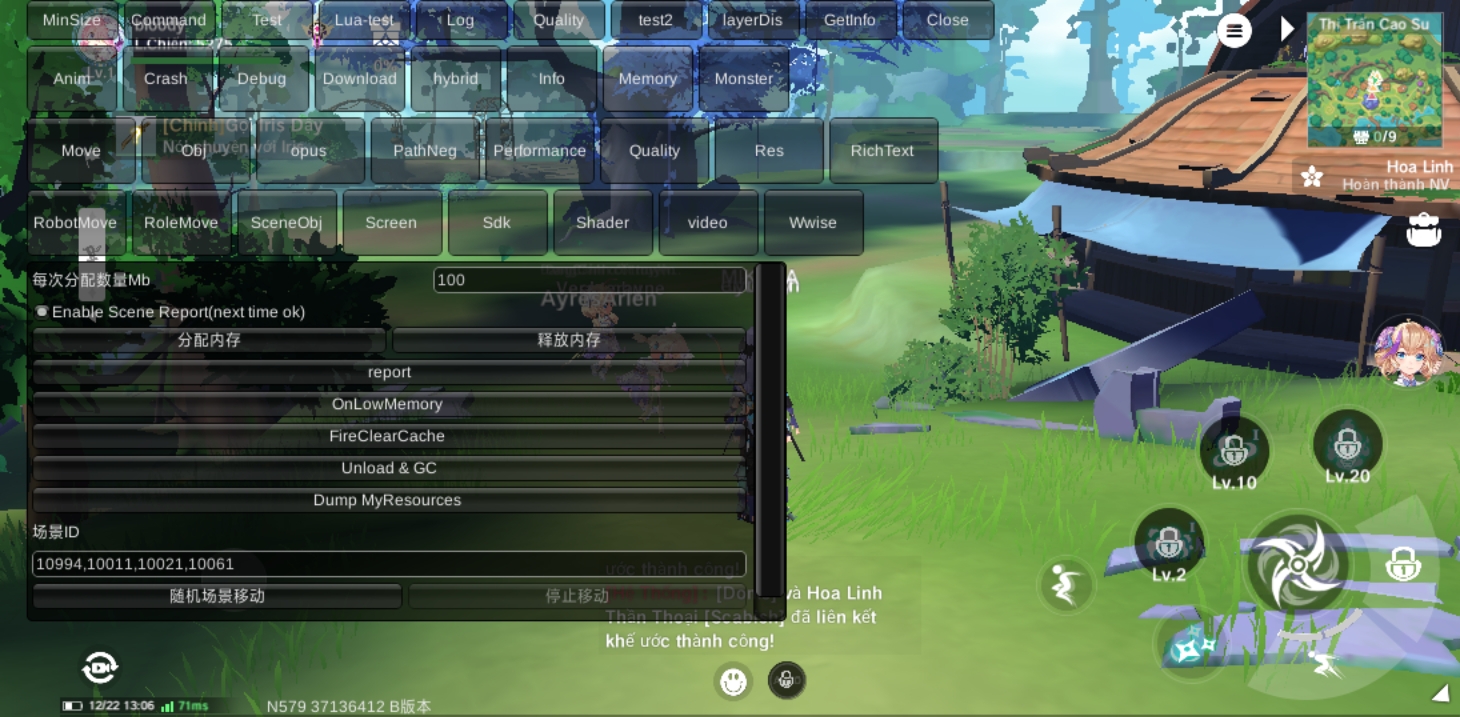Open the Memory debug tab
Screen dimensions: 1460x717
point(647,79)
